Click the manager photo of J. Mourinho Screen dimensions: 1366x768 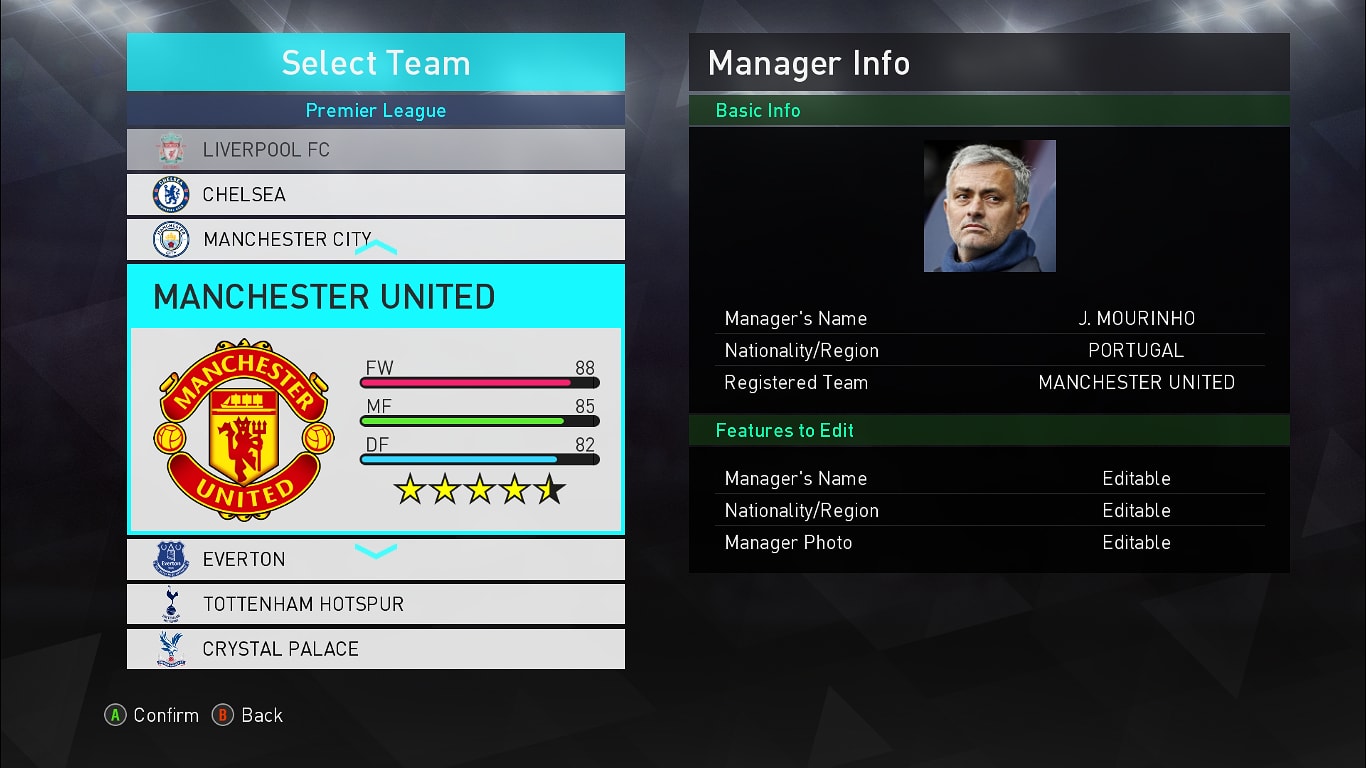[x=989, y=206]
